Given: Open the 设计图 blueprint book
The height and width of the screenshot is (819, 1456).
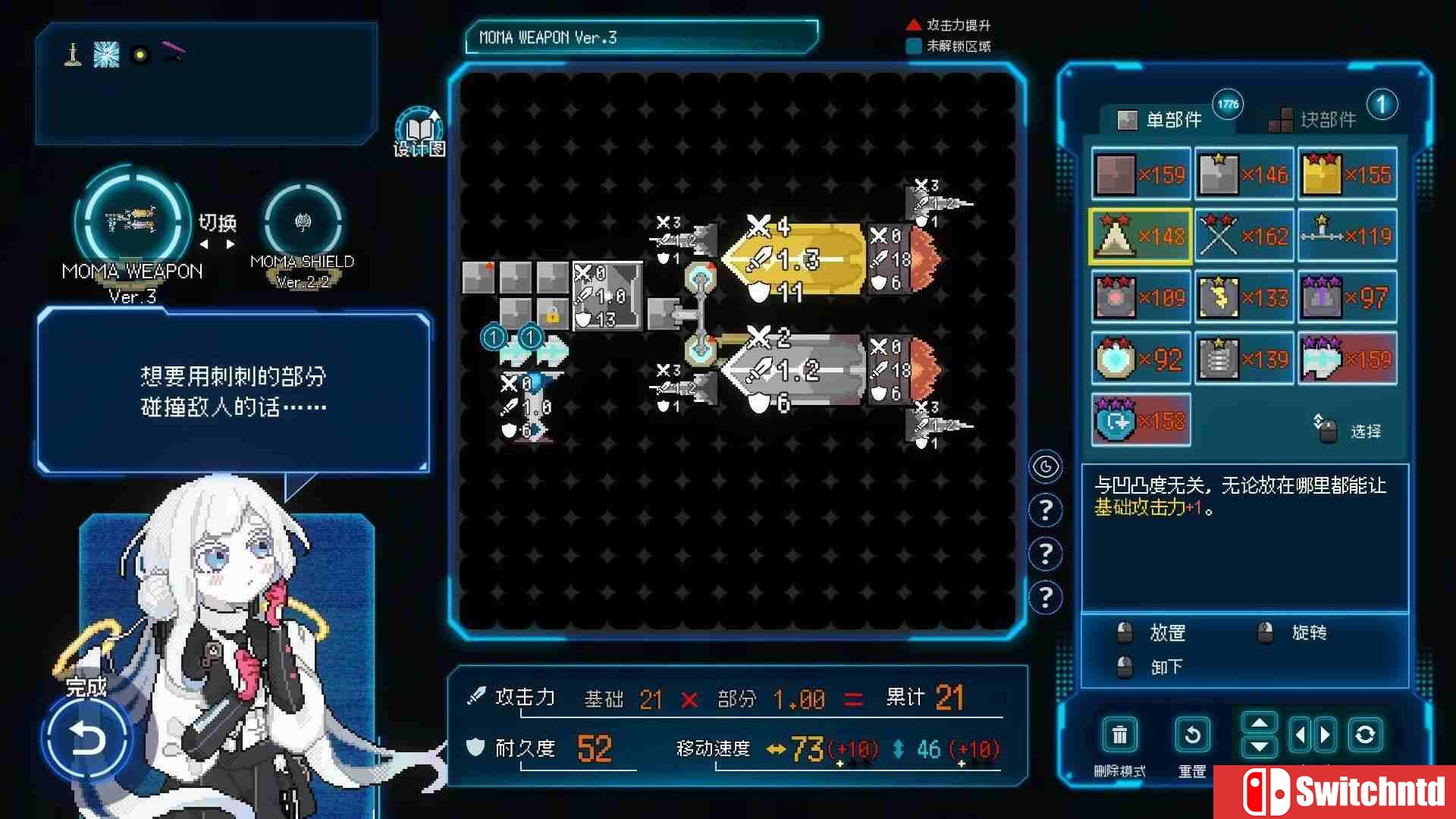Looking at the screenshot, I should point(418,129).
